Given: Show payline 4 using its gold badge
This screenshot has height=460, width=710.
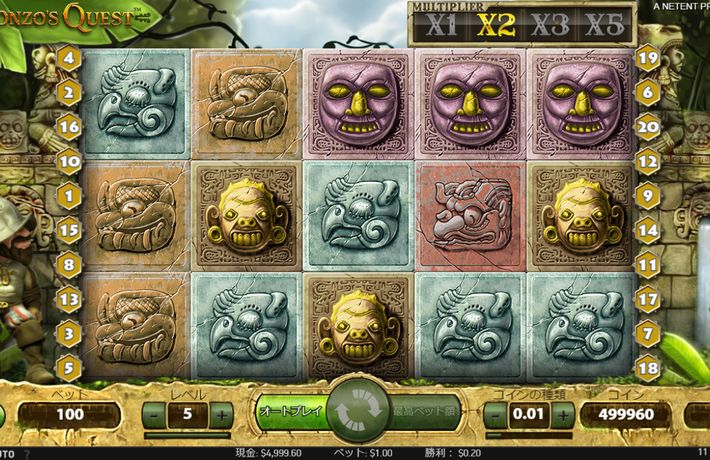Looking at the screenshot, I should pos(70,58).
